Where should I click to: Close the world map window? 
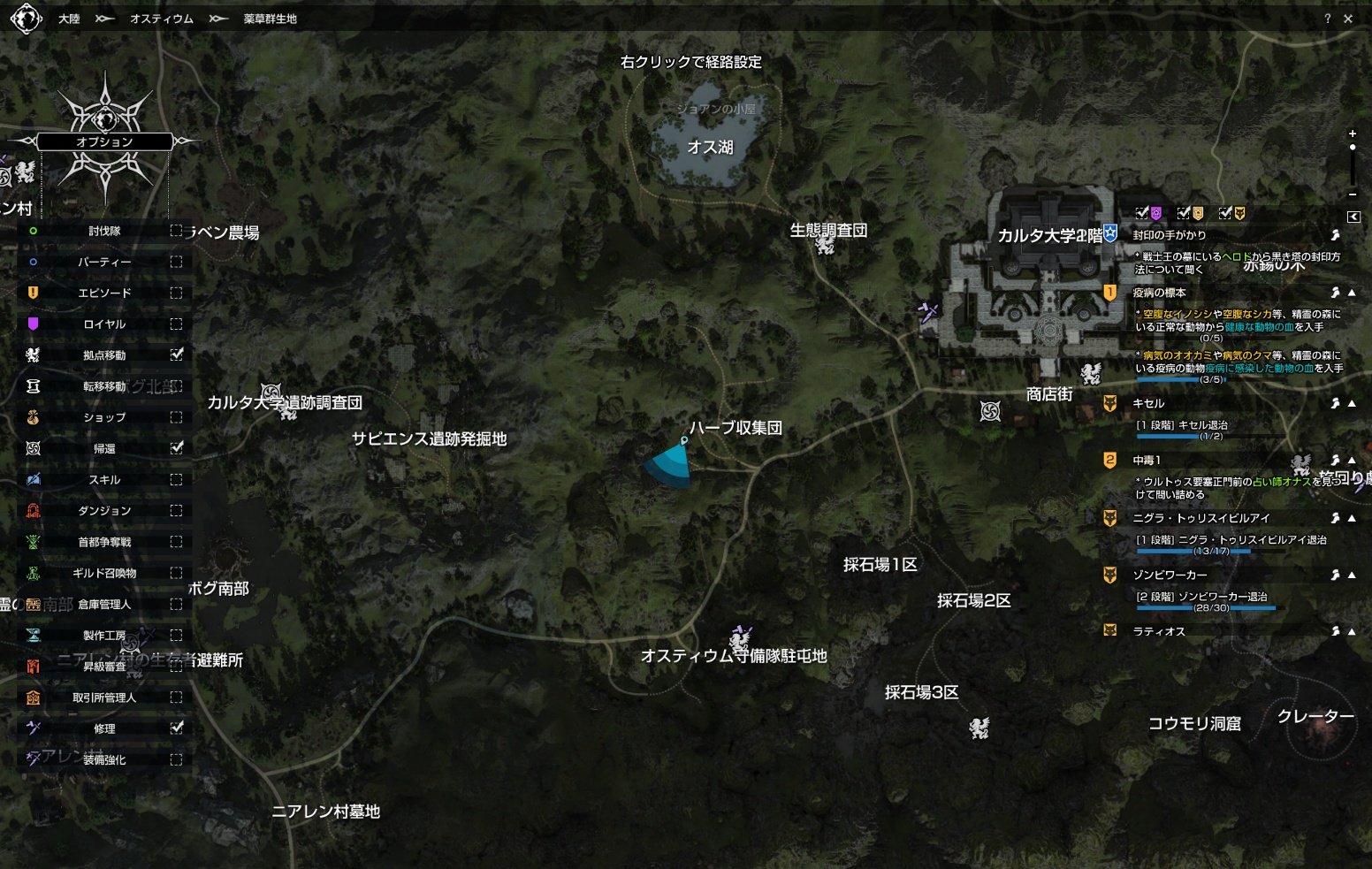(x=1348, y=19)
